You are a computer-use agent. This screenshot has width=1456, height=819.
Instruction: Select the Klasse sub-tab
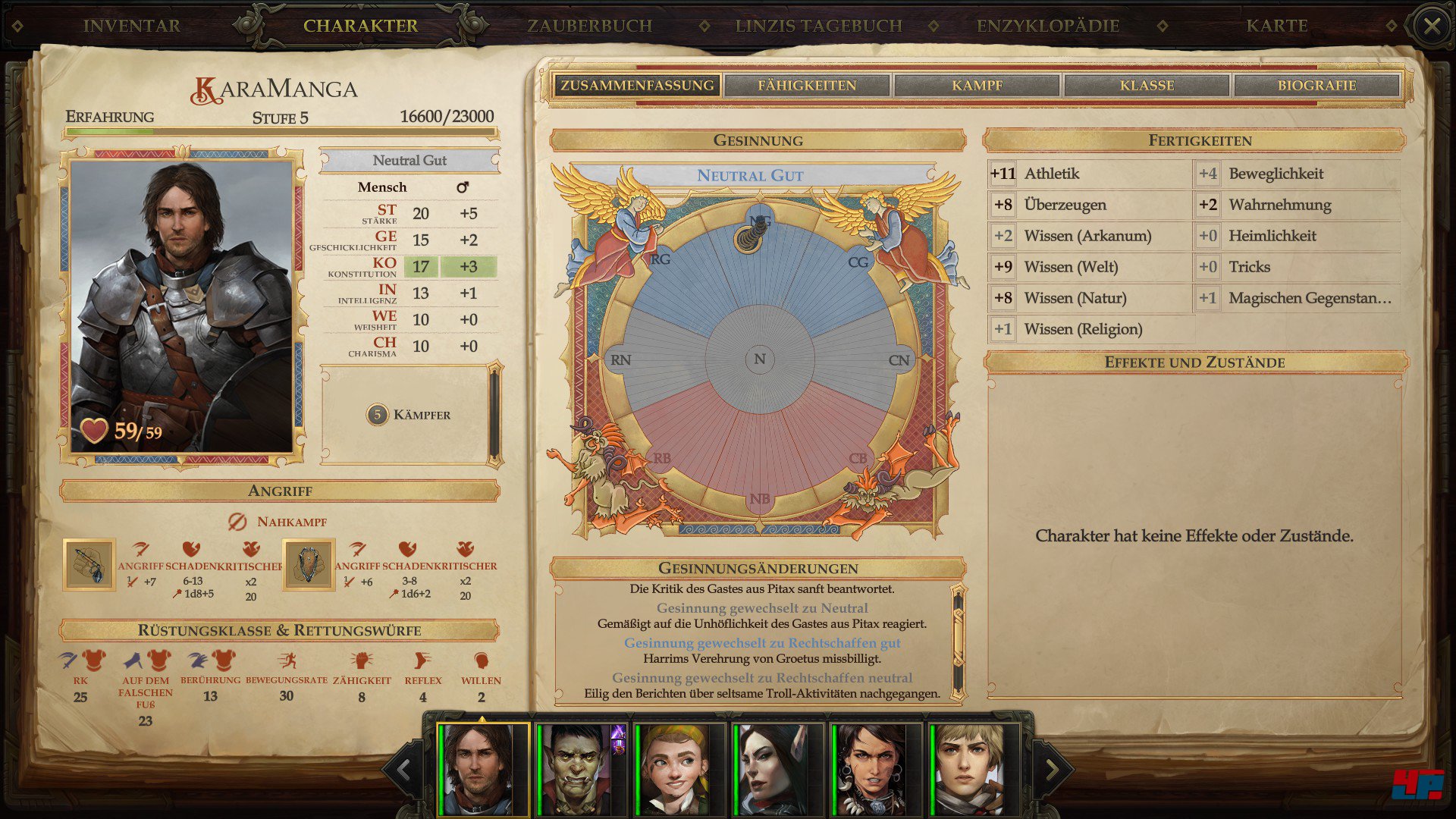click(1147, 86)
